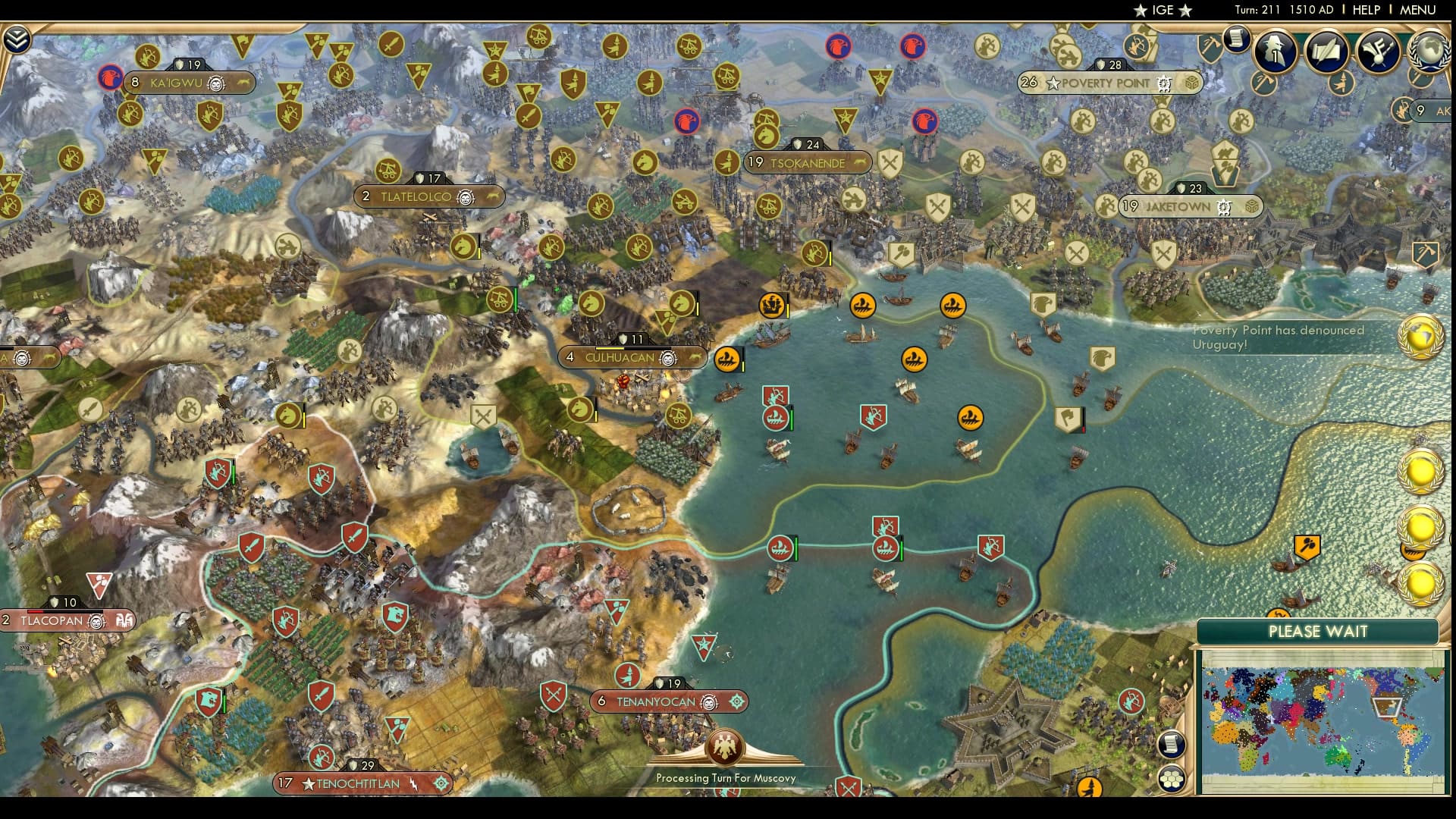Select the orange galleass unit flag near Culhuacan

click(x=728, y=360)
